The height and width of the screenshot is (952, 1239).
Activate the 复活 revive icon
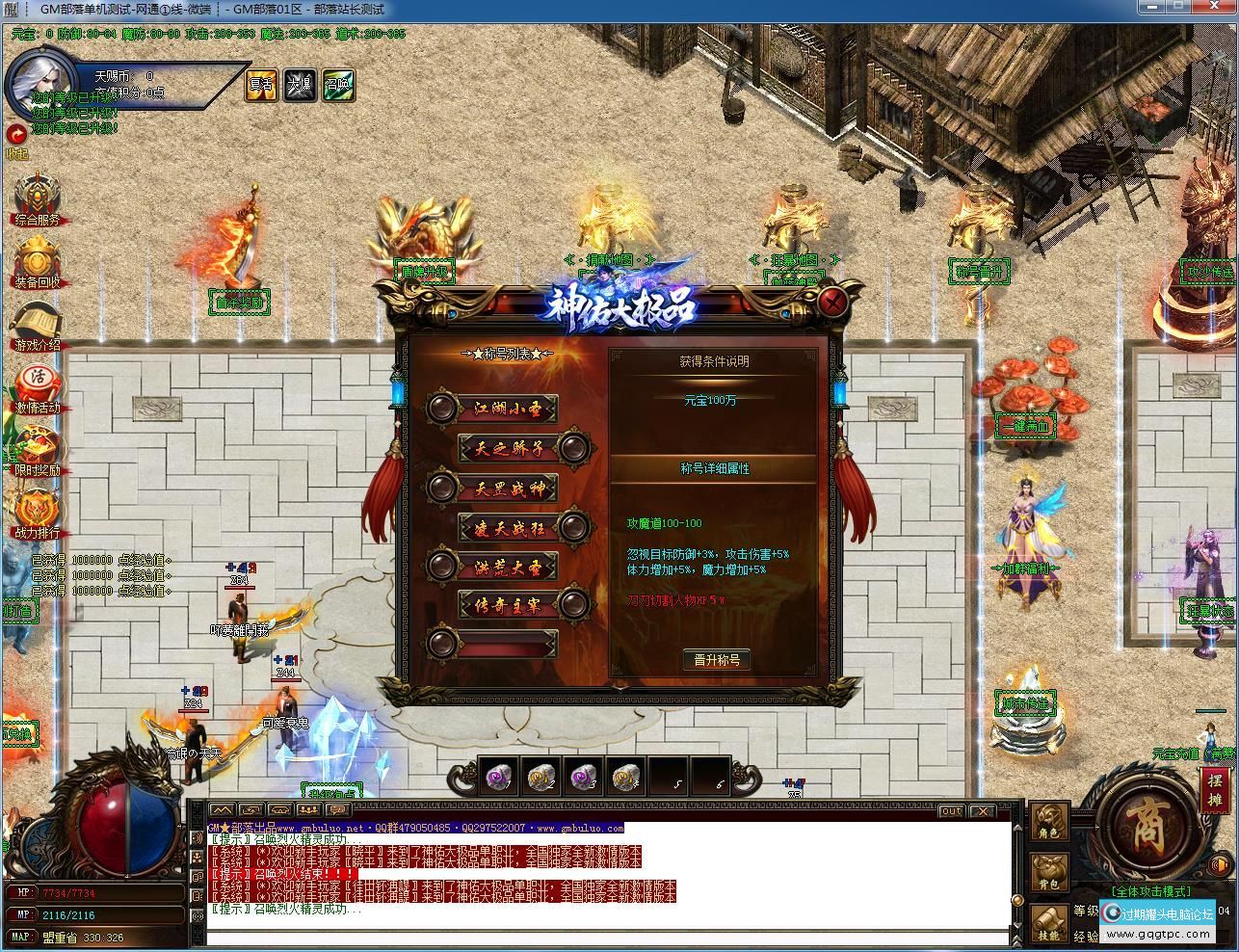pos(261,85)
